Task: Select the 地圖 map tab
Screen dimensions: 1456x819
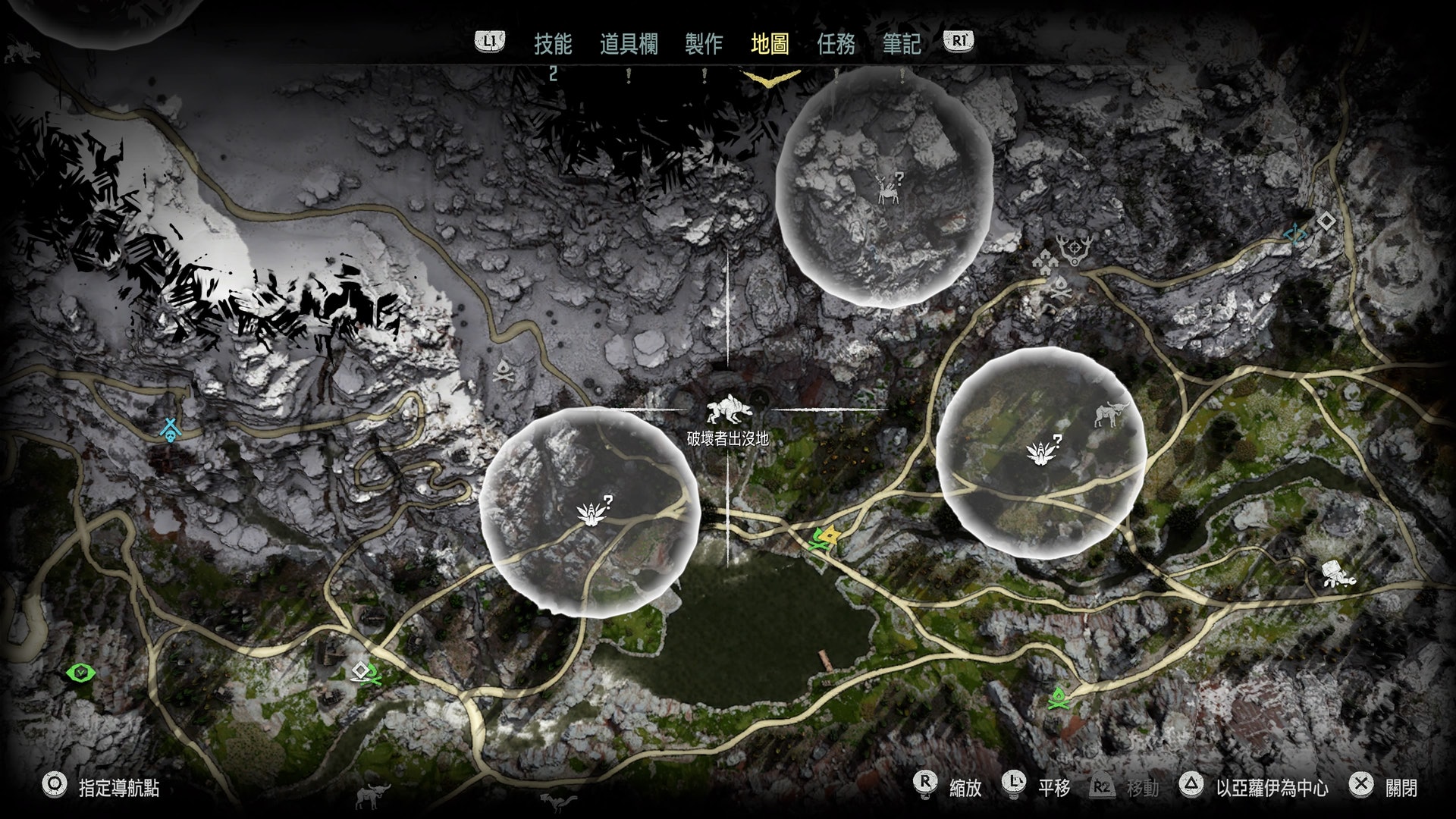Action: click(x=770, y=44)
